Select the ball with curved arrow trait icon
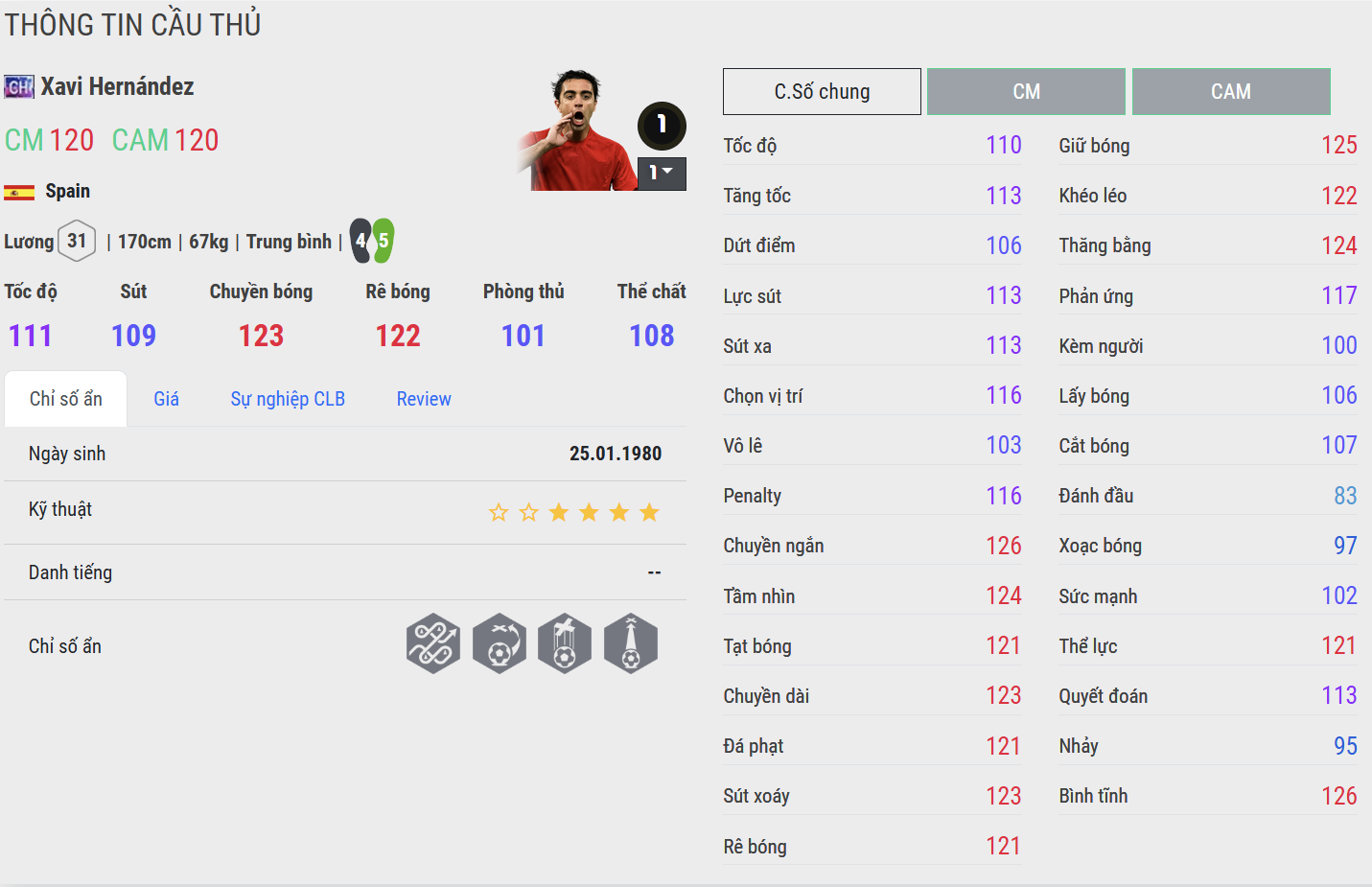The image size is (1372, 887). (x=500, y=643)
